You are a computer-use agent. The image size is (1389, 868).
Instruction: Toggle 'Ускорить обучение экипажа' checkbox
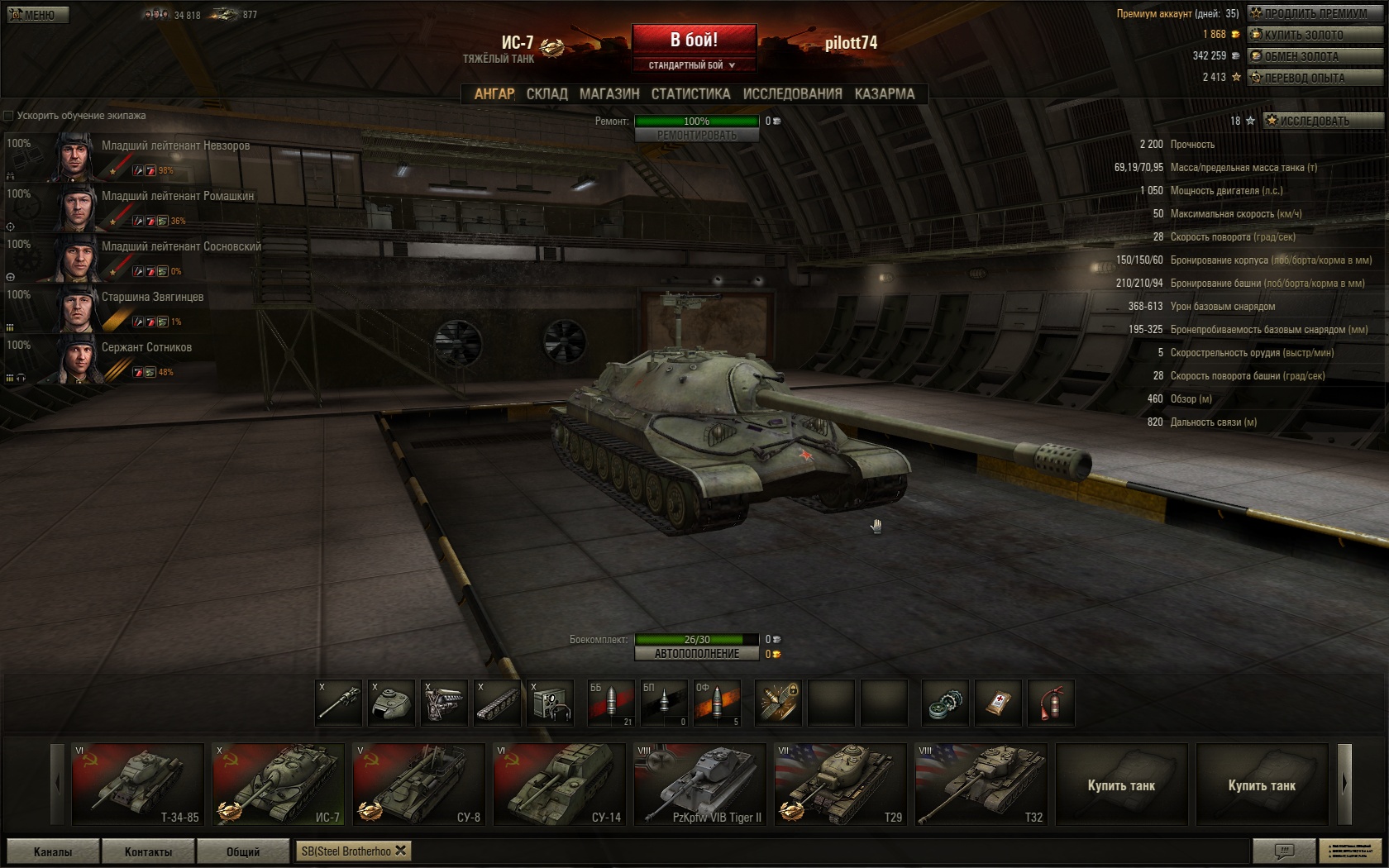tap(9, 116)
